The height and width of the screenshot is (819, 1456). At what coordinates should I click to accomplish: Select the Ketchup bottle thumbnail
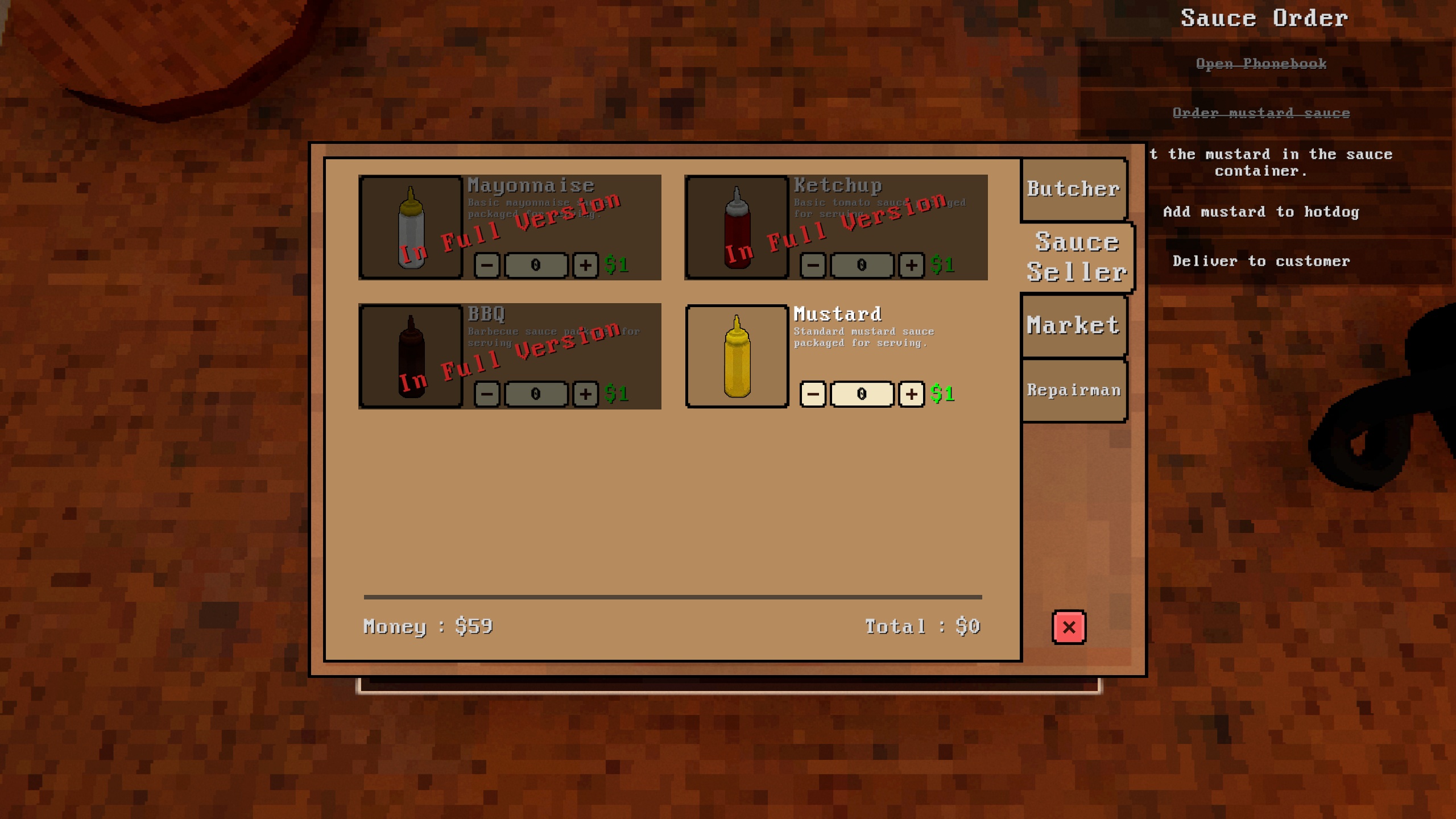tap(737, 227)
